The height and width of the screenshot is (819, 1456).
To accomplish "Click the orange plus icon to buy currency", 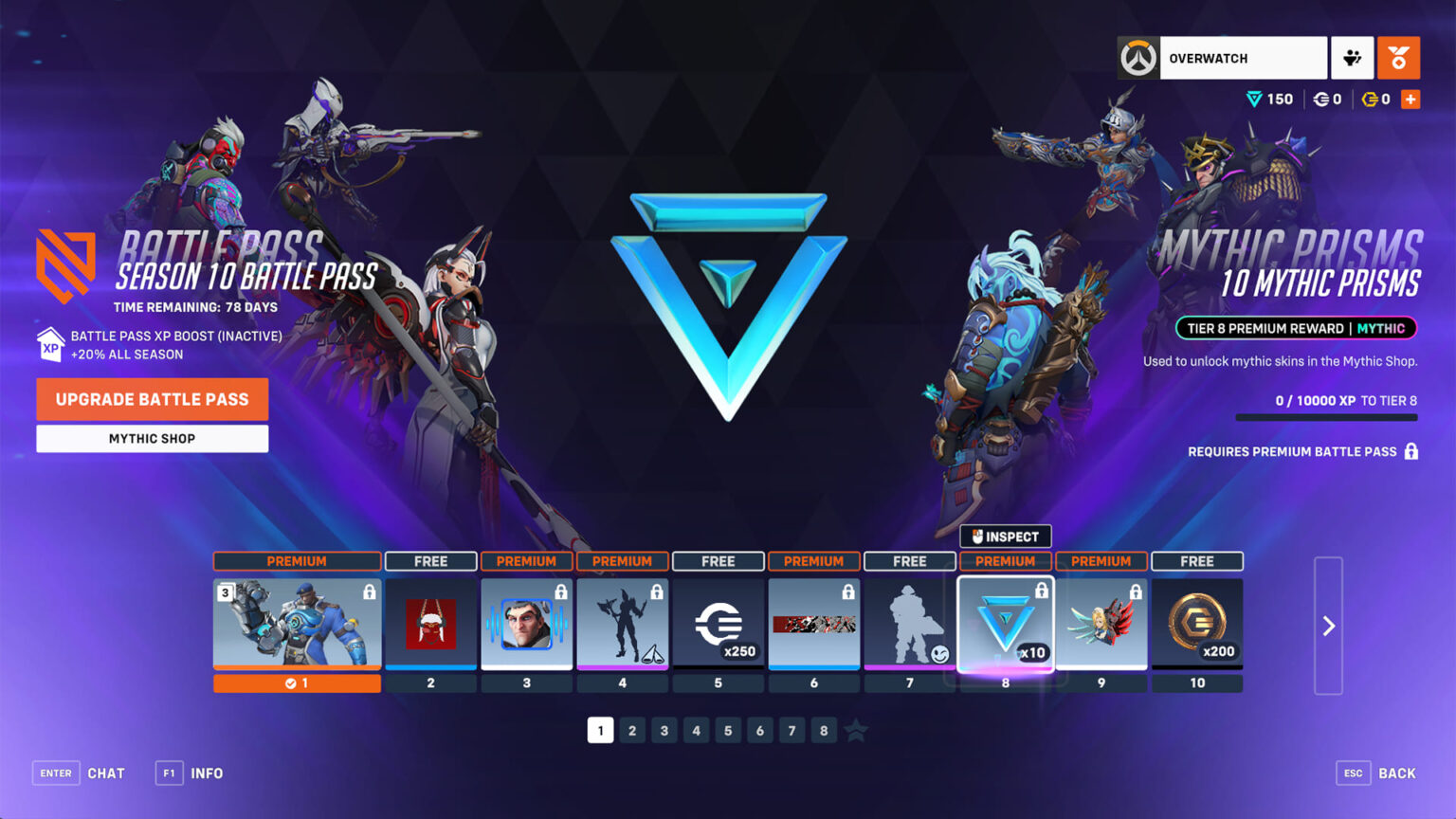I will [x=1410, y=98].
